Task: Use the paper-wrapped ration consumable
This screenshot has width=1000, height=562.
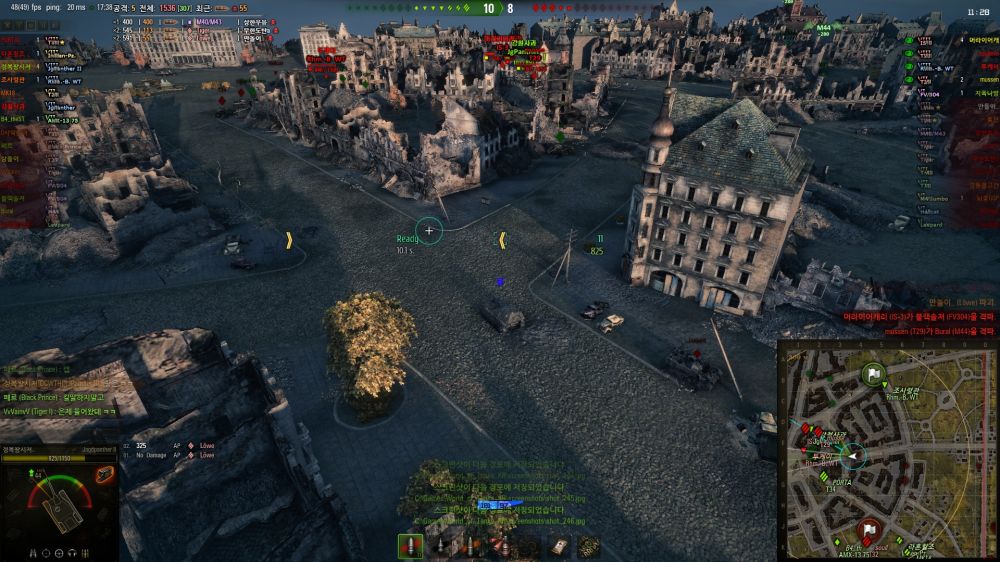Action: [560, 546]
